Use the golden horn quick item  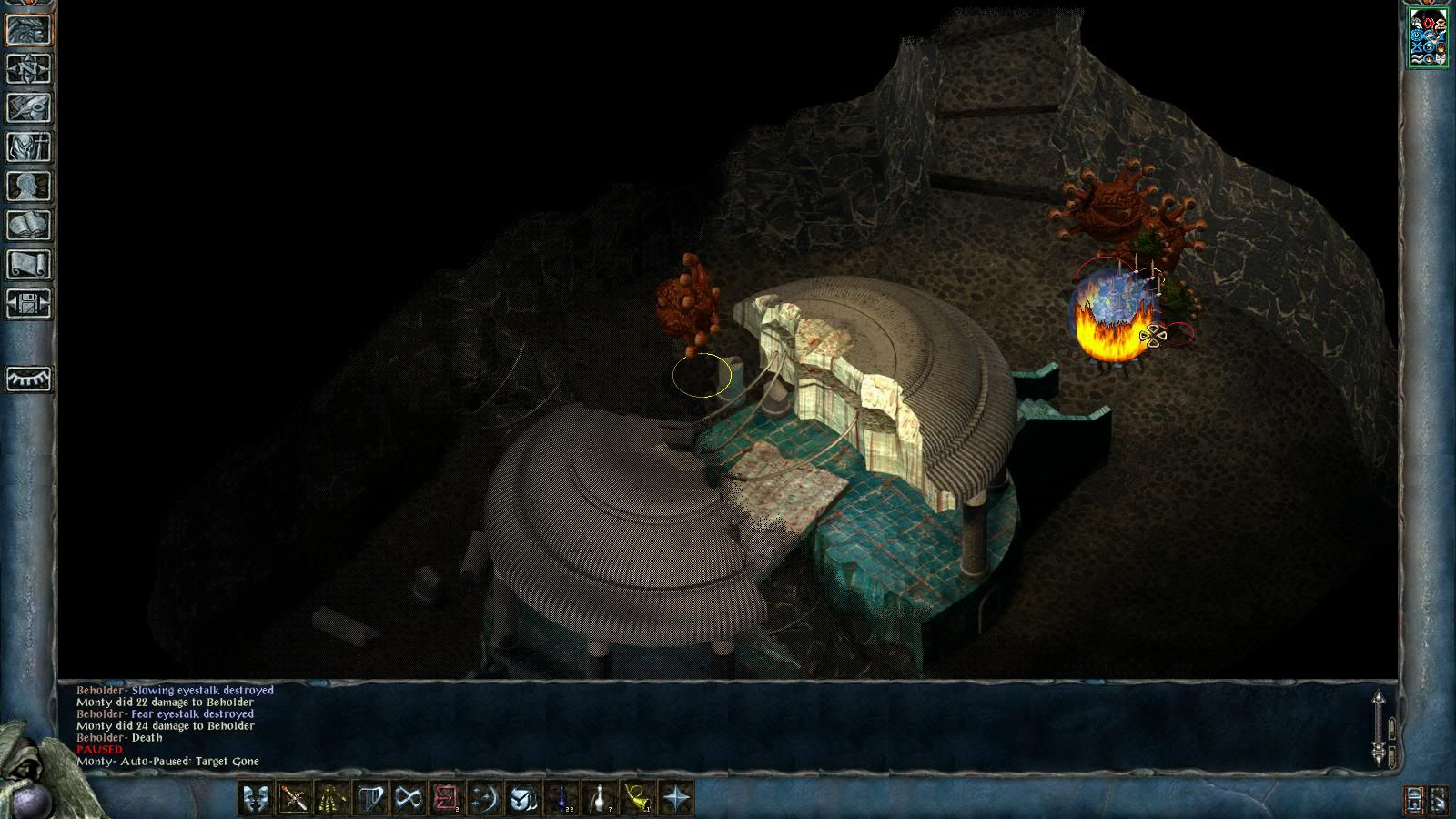[638, 798]
